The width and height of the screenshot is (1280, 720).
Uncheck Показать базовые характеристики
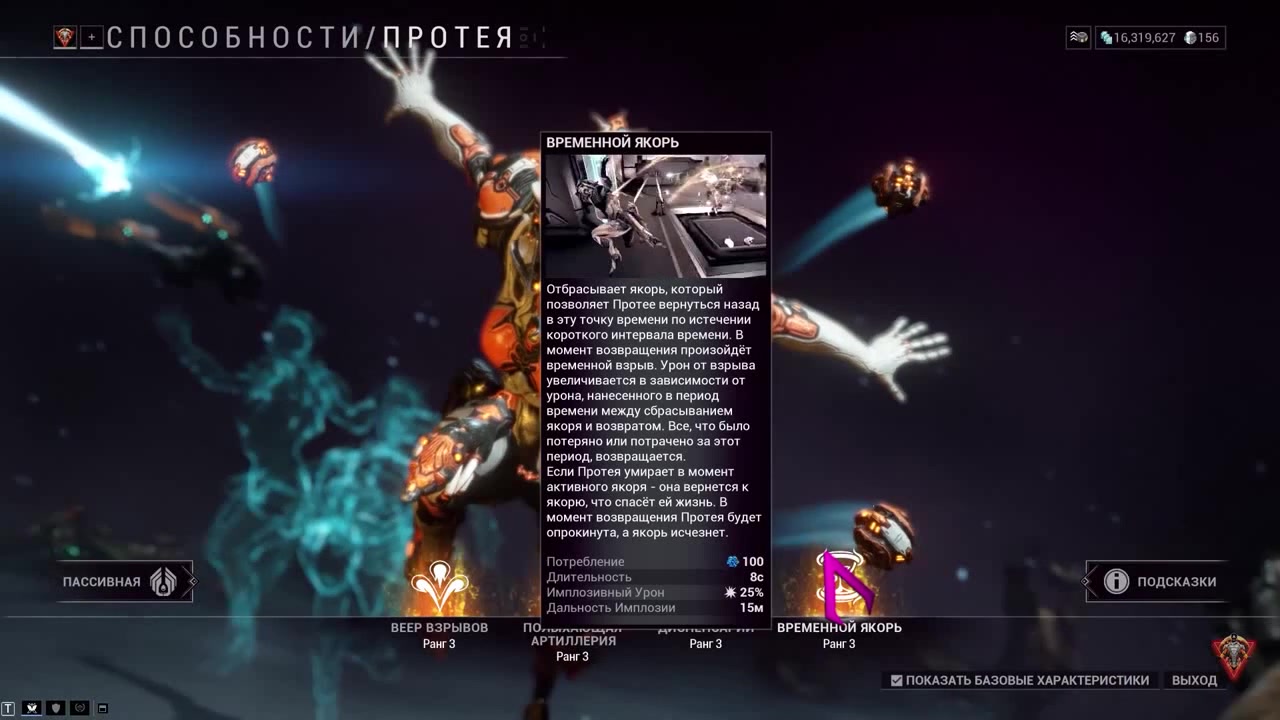(x=895, y=679)
